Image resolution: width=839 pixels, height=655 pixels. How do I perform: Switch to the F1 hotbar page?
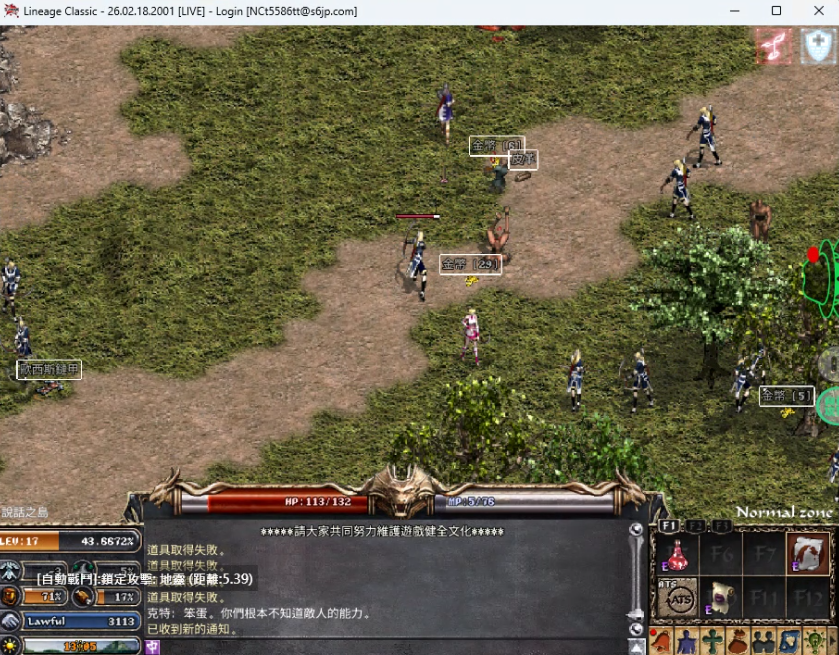click(669, 525)
